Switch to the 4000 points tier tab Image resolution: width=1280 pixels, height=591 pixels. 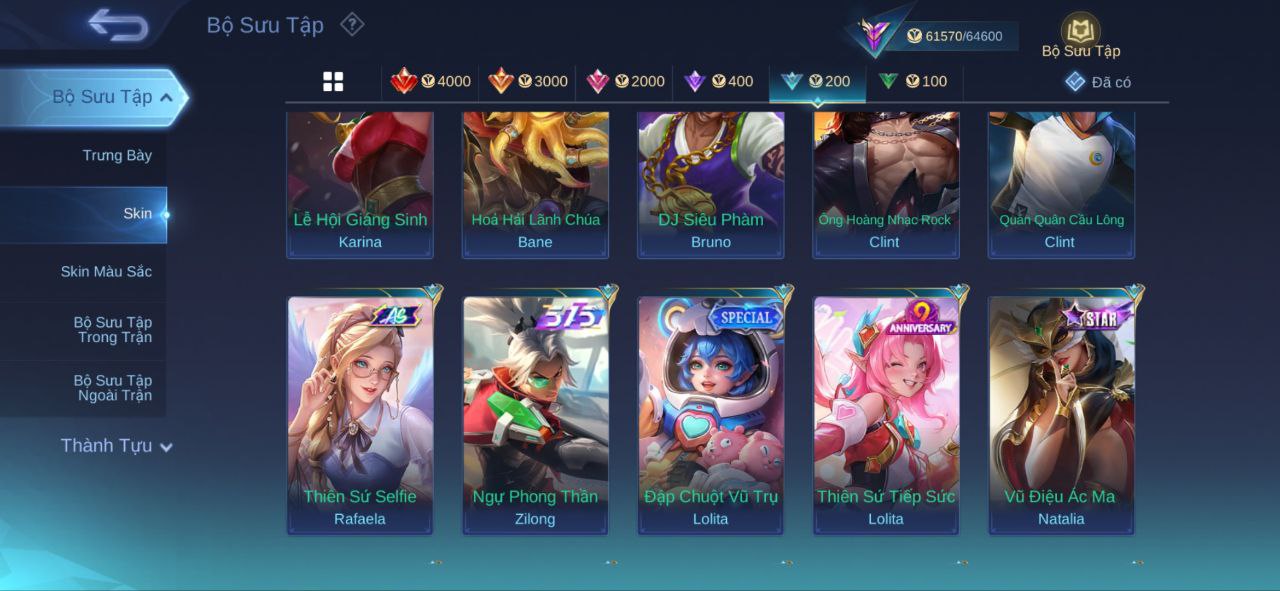(431, 82)
